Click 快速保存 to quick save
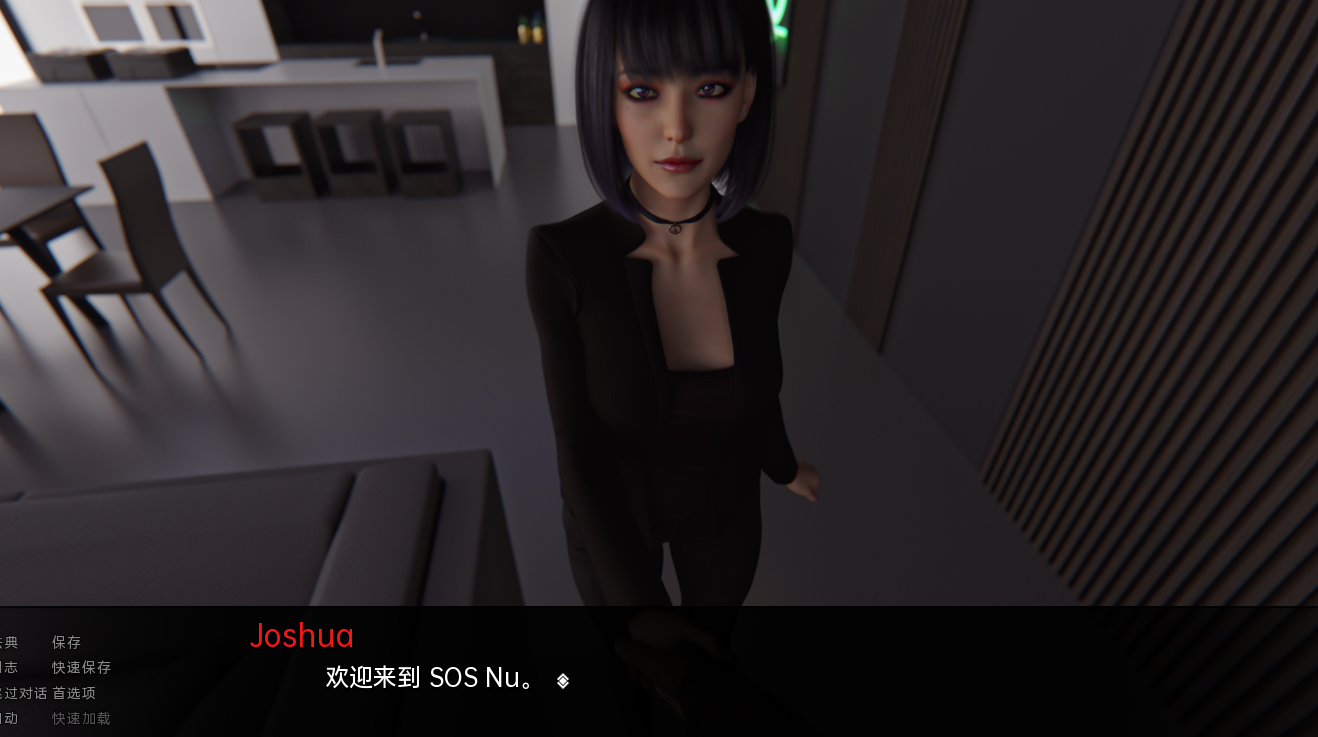 tap(79, 667)
